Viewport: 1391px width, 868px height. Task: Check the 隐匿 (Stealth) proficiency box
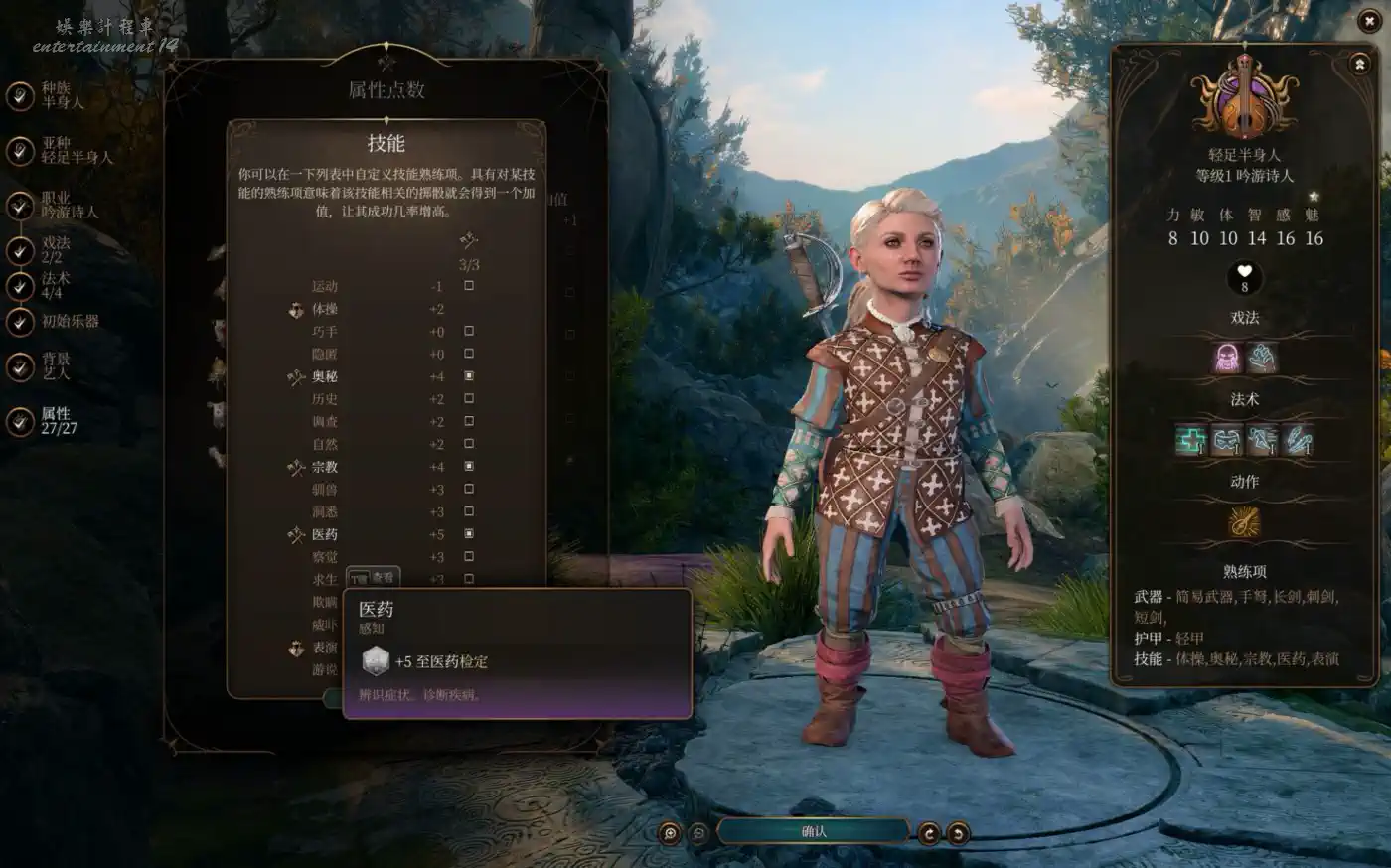(469, 354)
